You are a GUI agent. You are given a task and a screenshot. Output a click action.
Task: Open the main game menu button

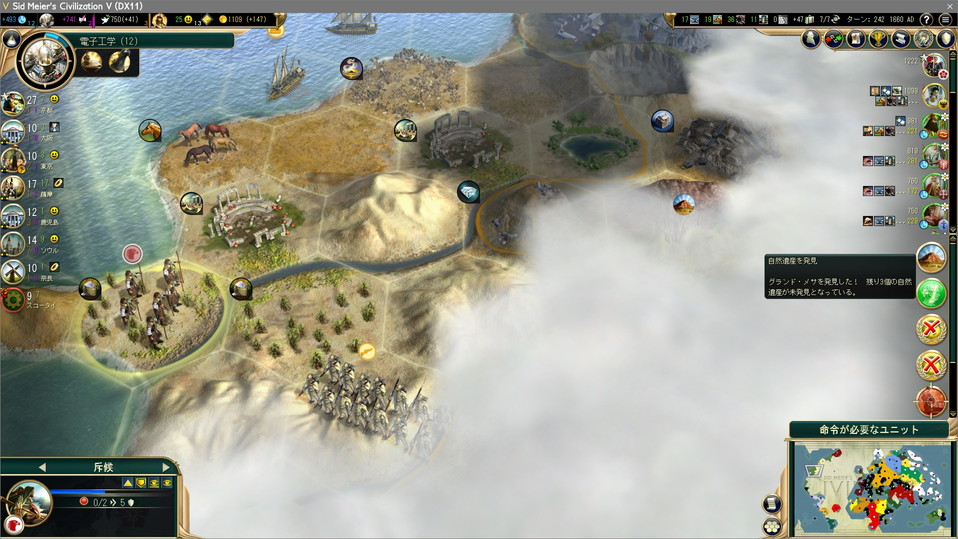tap(945, 20)
